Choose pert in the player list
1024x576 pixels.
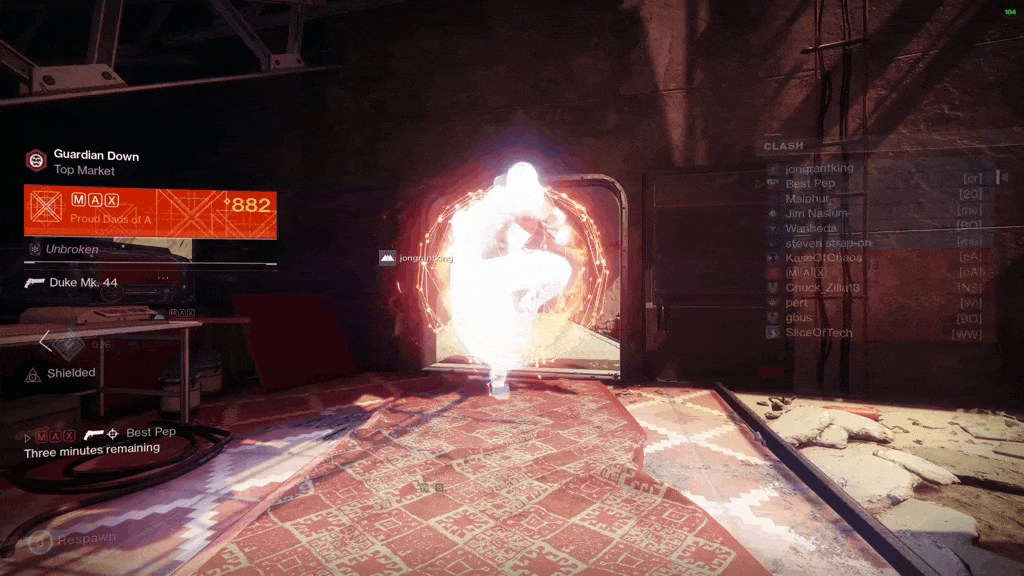point(797,302)
